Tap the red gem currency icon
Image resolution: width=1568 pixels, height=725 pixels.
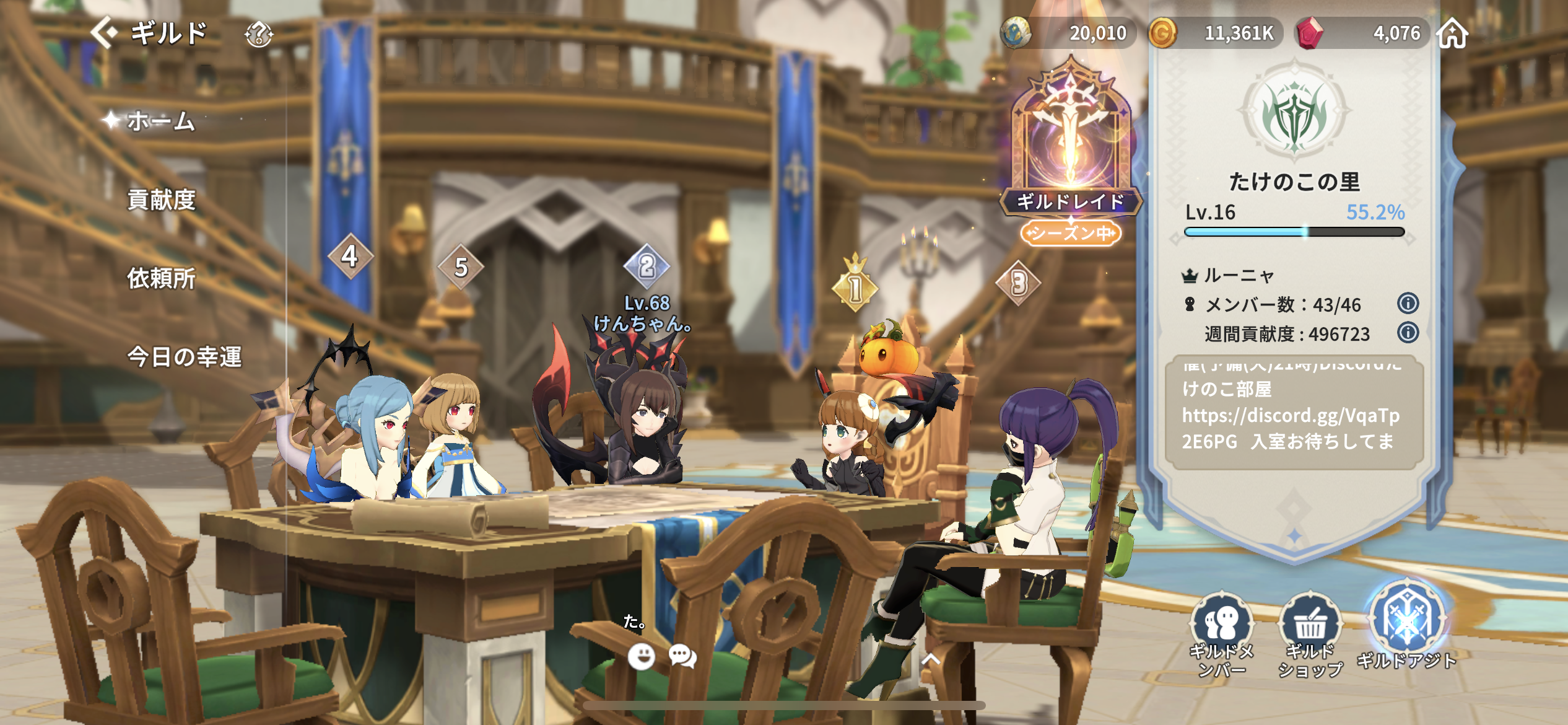[x=1308, y=33]
